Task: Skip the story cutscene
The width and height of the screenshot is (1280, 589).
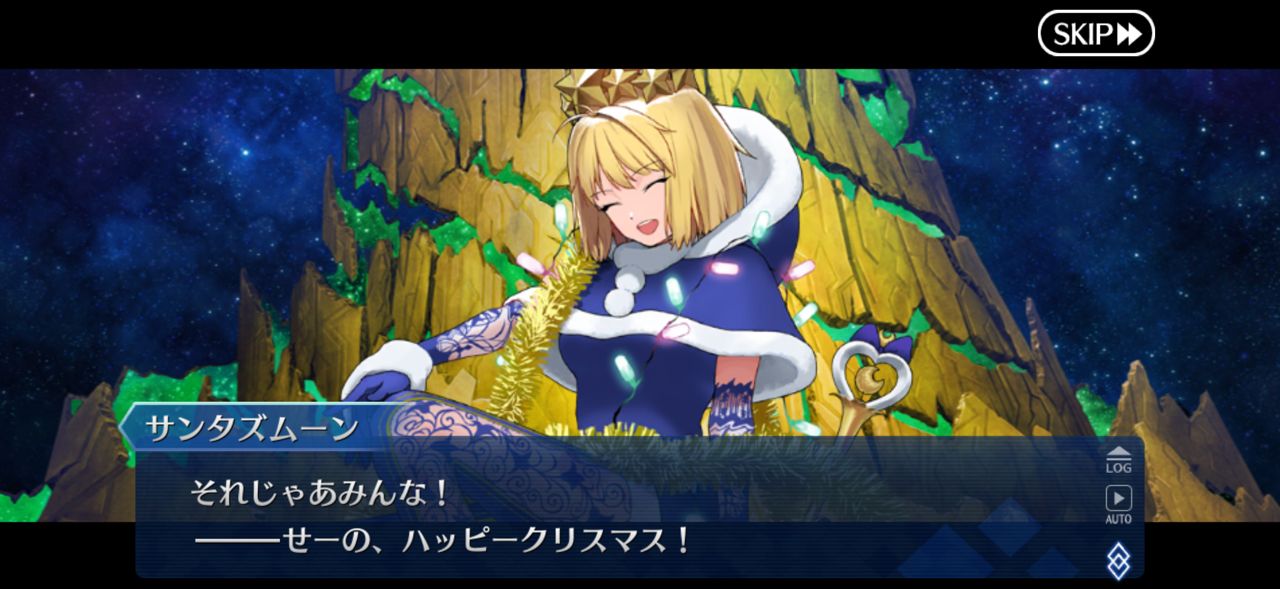Action: click(1096, 33)
